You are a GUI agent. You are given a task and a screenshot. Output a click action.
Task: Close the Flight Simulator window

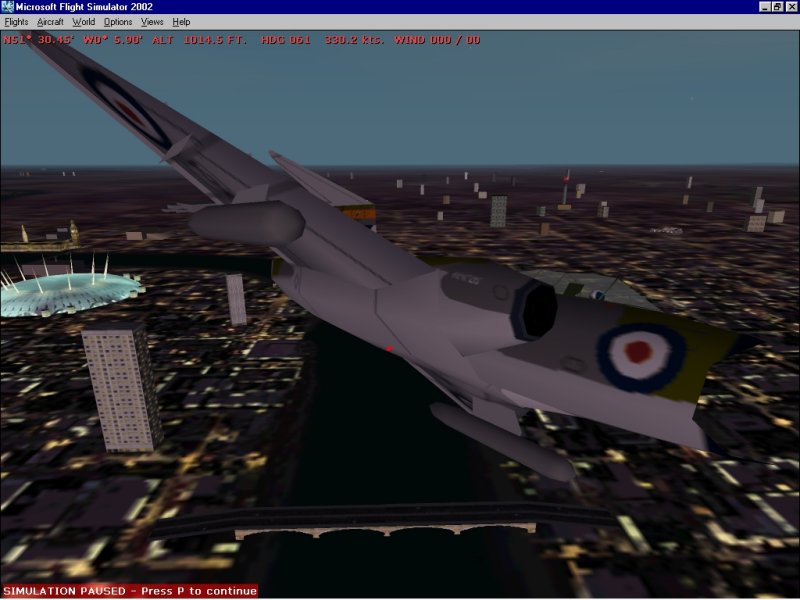coord(791,7)
